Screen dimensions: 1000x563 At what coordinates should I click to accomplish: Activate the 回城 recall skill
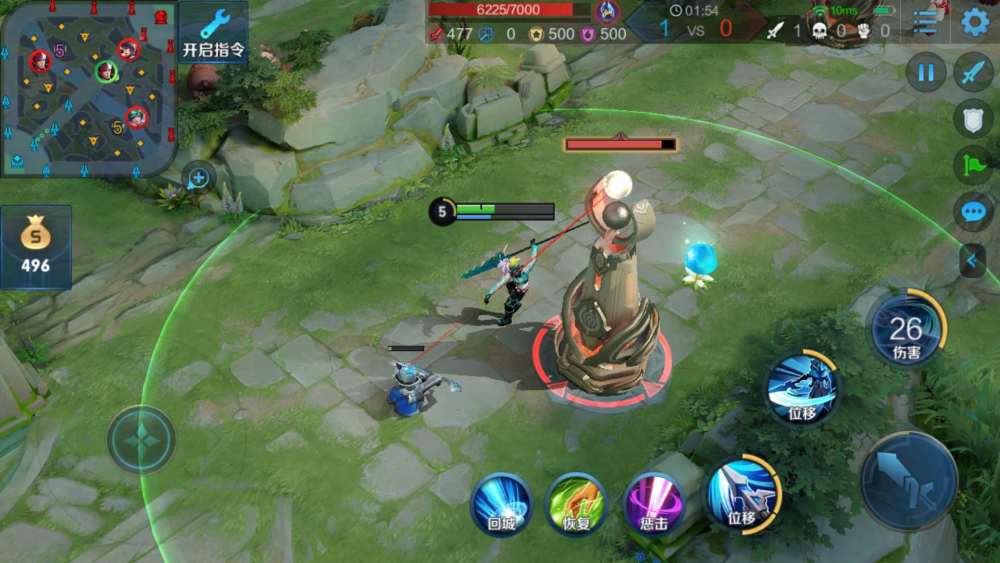point(501,502)
